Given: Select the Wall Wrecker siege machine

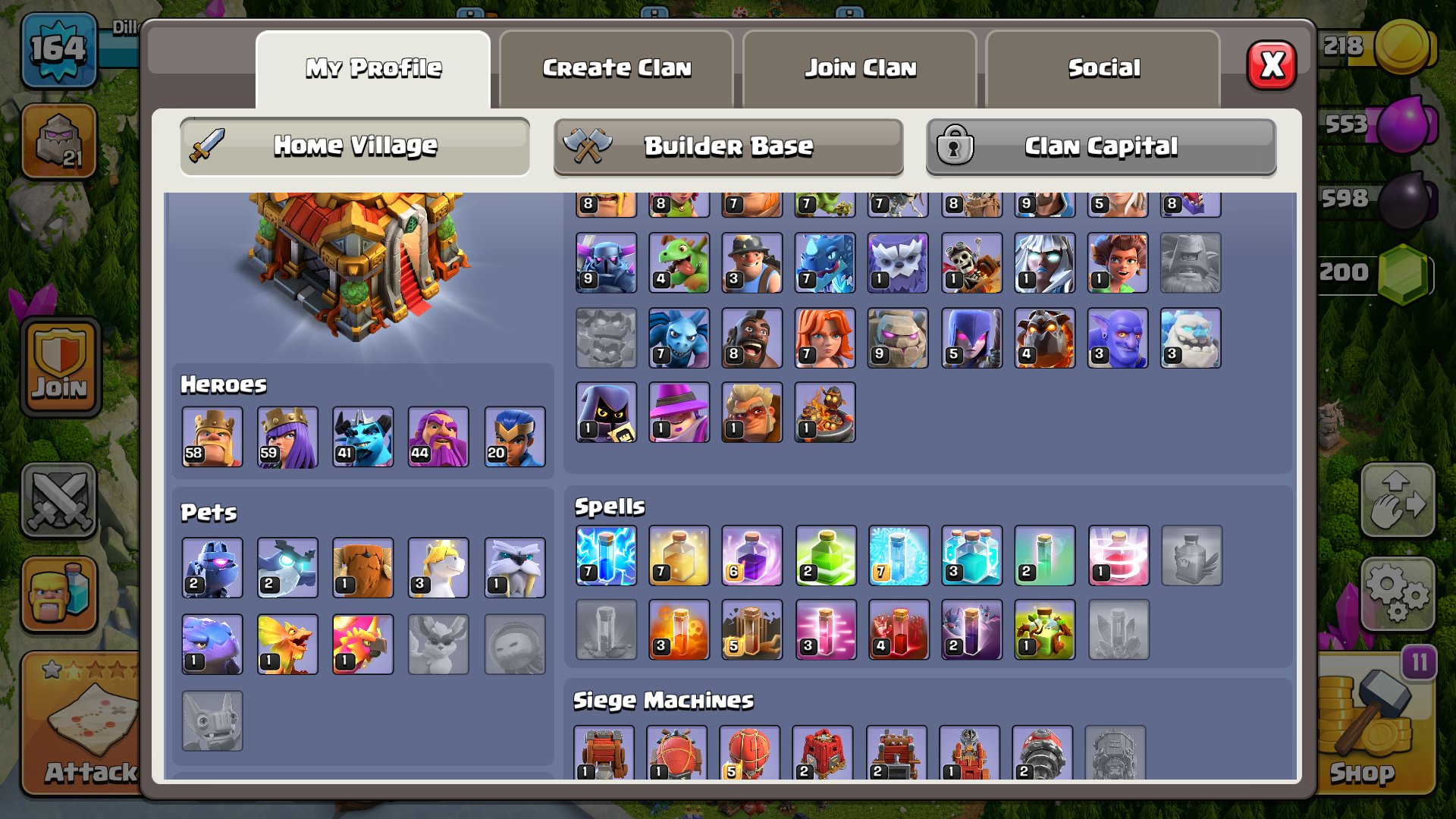Looking at the screenshot, I should [606, 753].
